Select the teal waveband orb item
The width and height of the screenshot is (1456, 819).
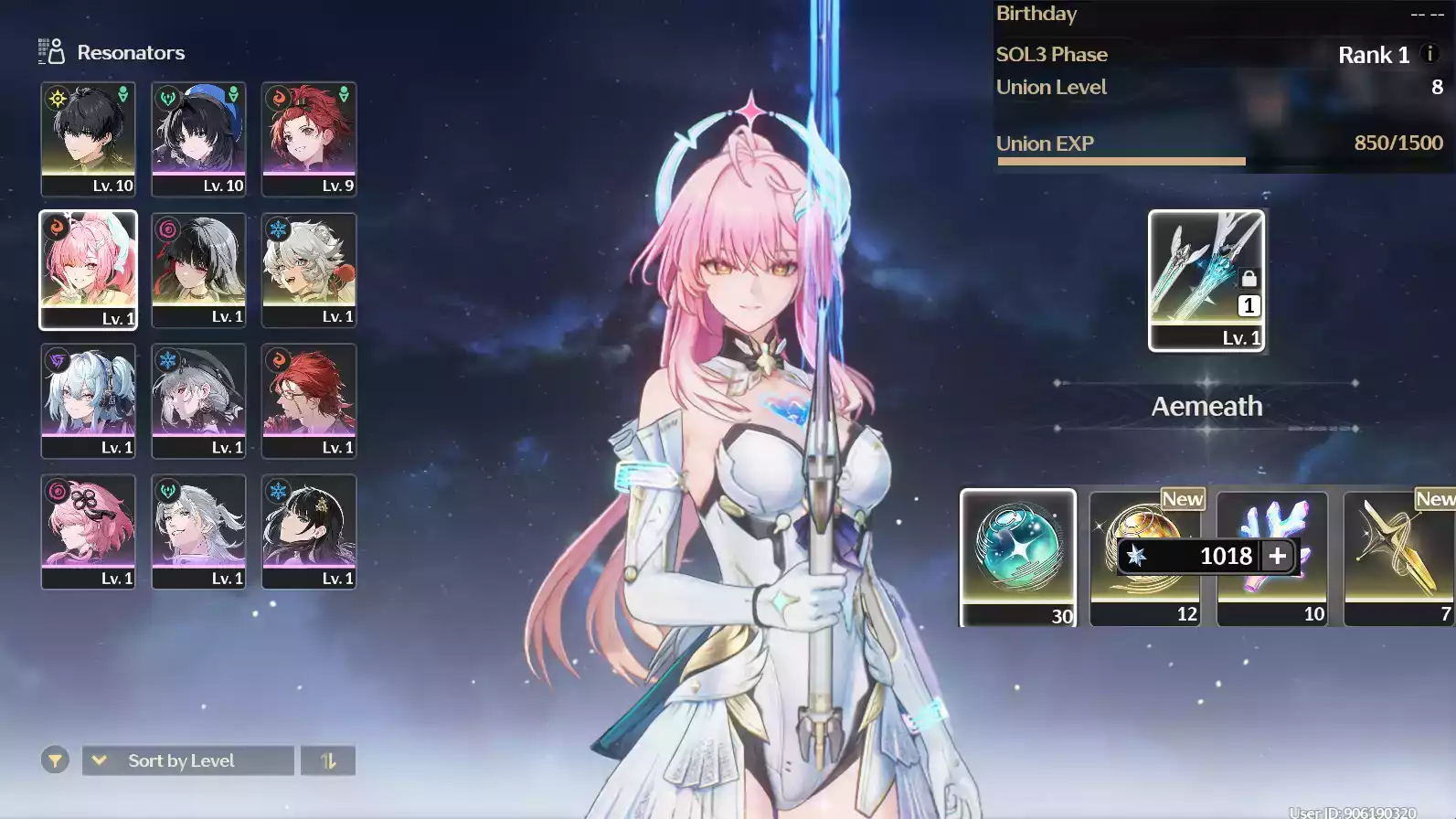click(1016, 558)
